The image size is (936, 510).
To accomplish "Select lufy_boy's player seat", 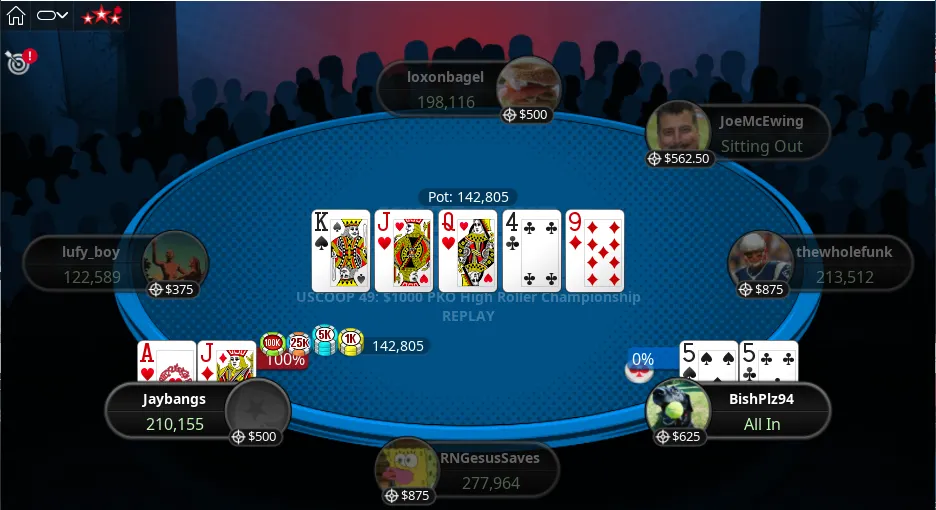I will (90, 265).
